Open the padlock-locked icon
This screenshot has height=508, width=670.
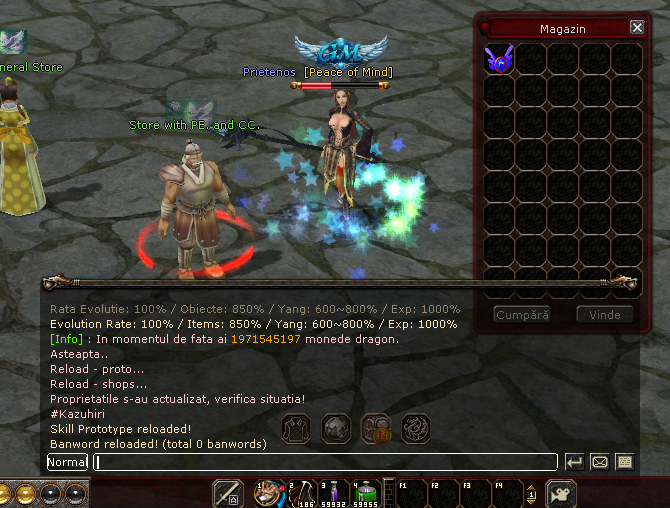[376, 429]
